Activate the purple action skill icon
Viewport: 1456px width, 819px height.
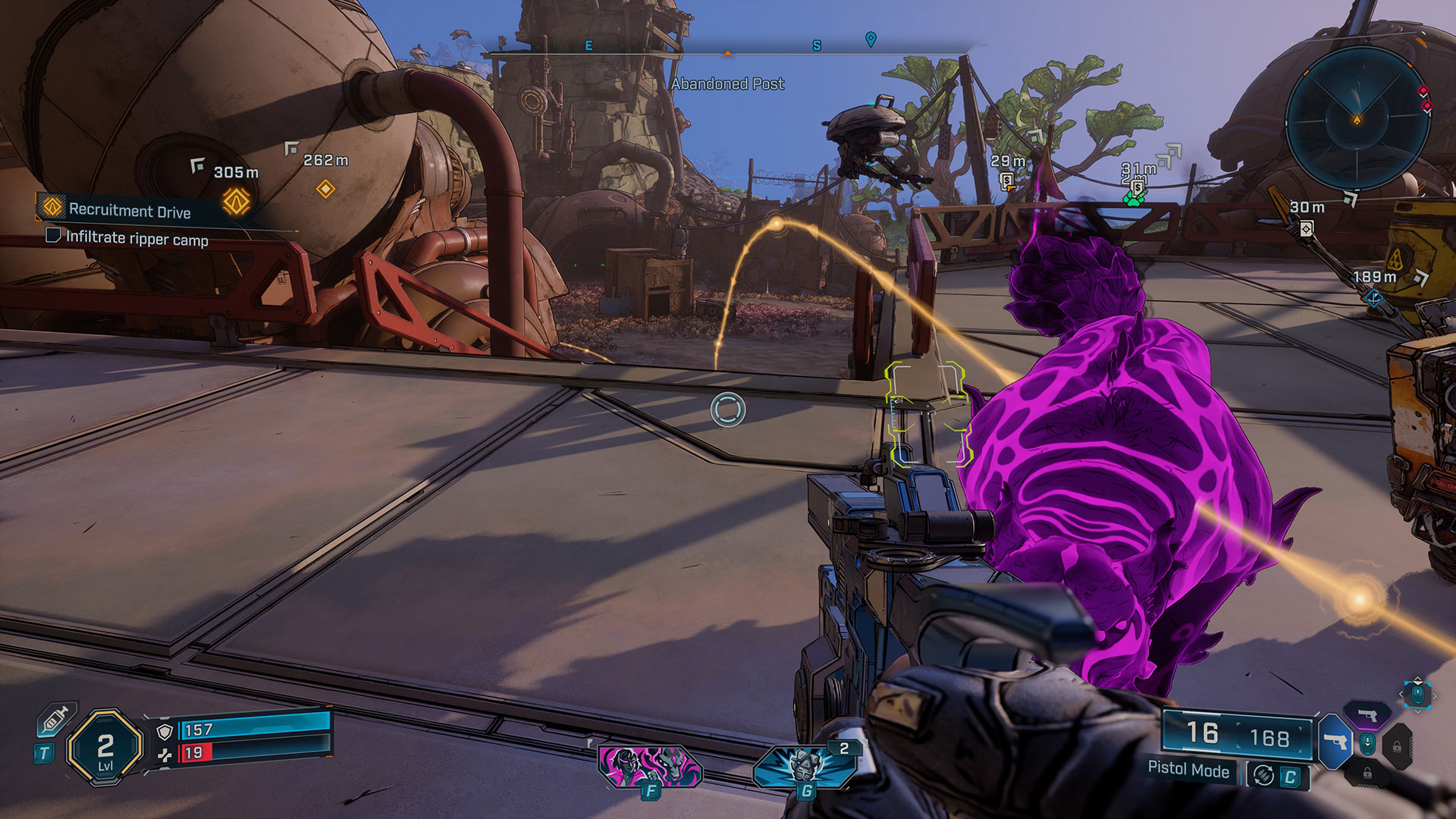[x=650, y=766]
